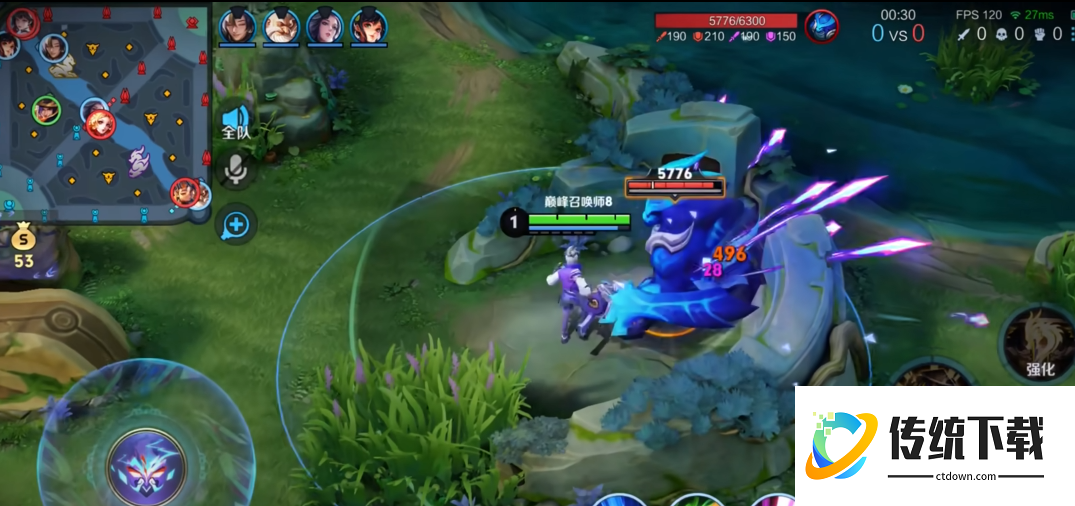Select the fourth teammate portrait with red hair ornaments

(x=369, y=25)
